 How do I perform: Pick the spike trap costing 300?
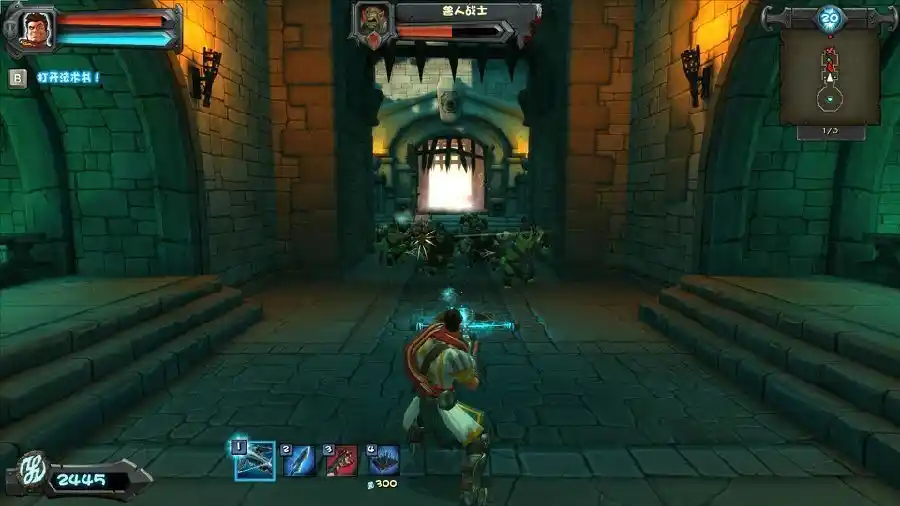[383, 460]
